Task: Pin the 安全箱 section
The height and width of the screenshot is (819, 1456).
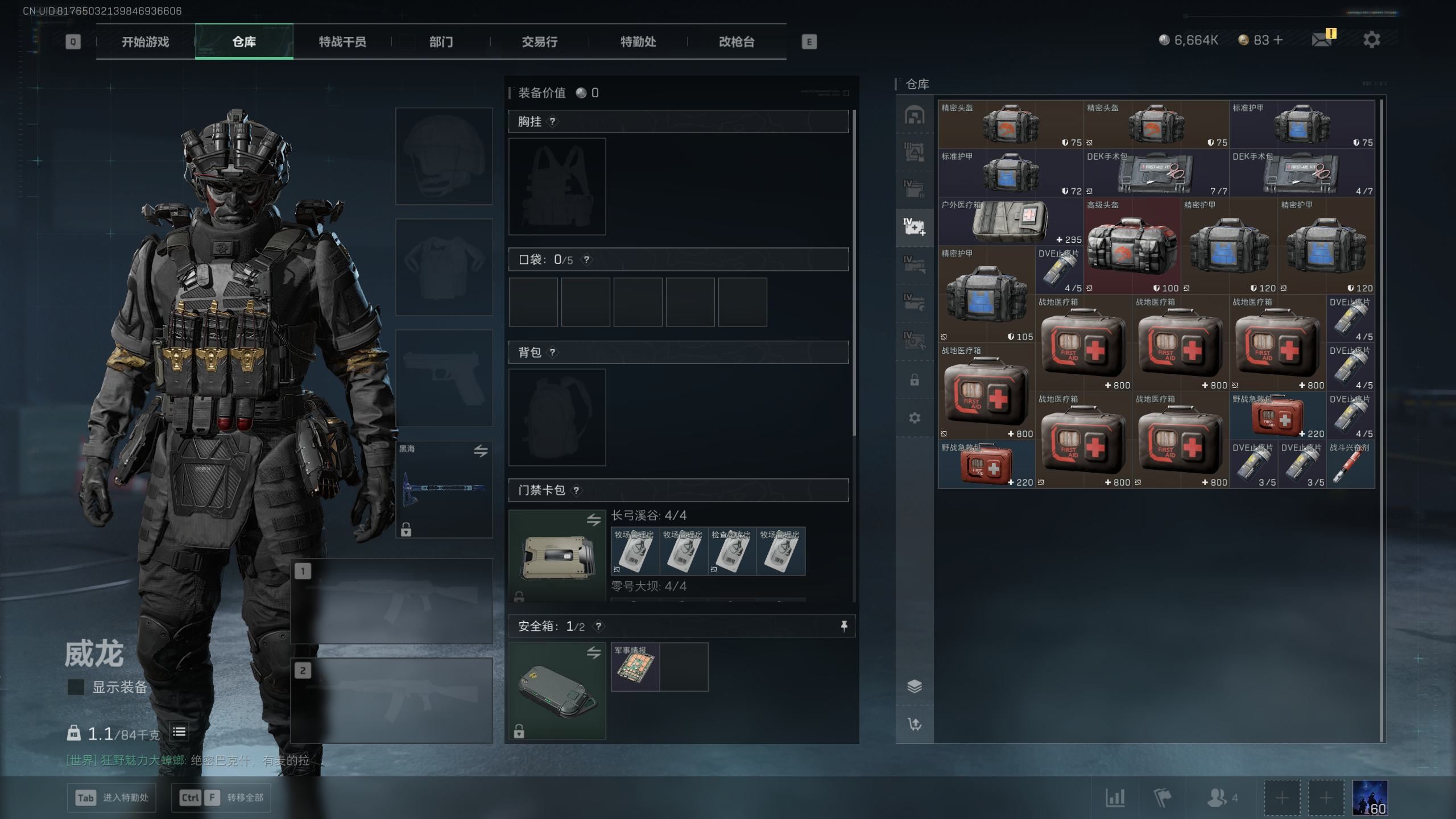Action: click(x=844, y=626)
